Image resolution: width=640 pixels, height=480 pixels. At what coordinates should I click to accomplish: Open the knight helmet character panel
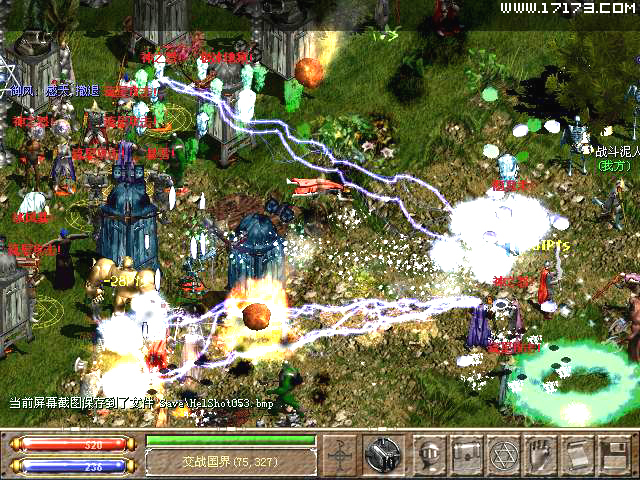[431, 455]
